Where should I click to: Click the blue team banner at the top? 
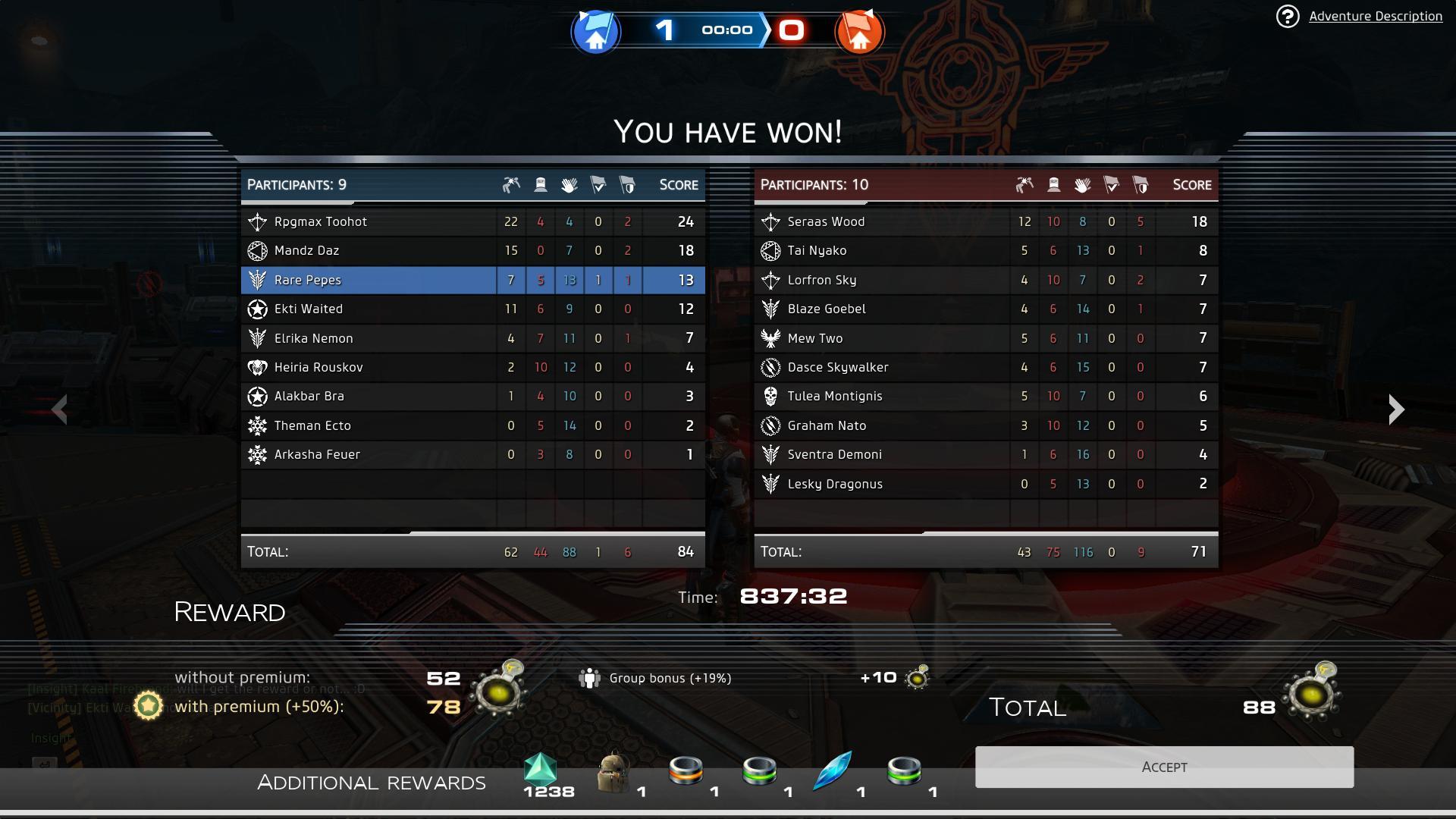pyautogui.click(x=596, y=32)
